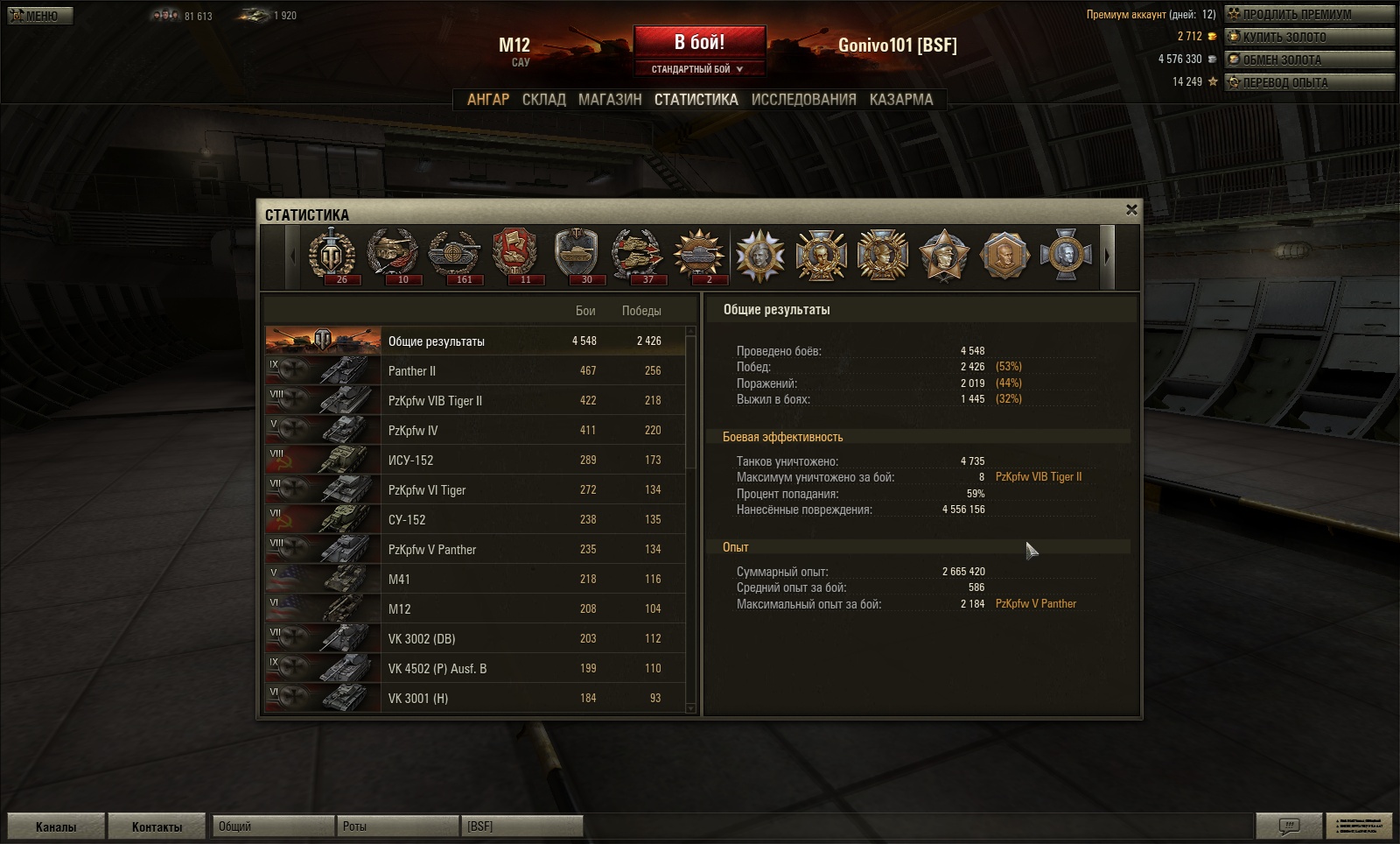Show next medals with right arrow
Screen dimensions: 1400x844
tap(1107, 257)
